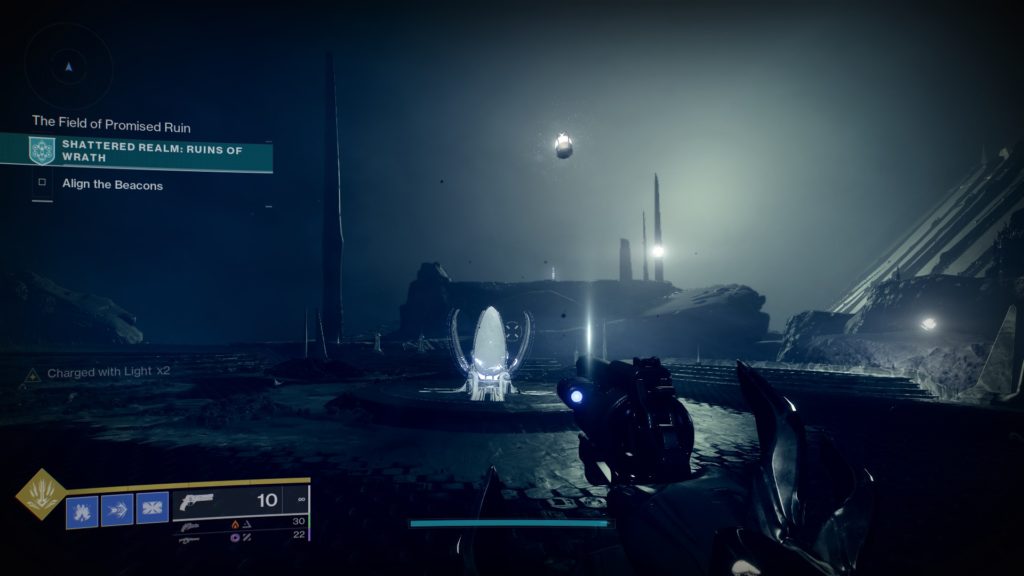Activate the class ability icon
This screenshot has height=576, width=1024.
tap(152, 510)
